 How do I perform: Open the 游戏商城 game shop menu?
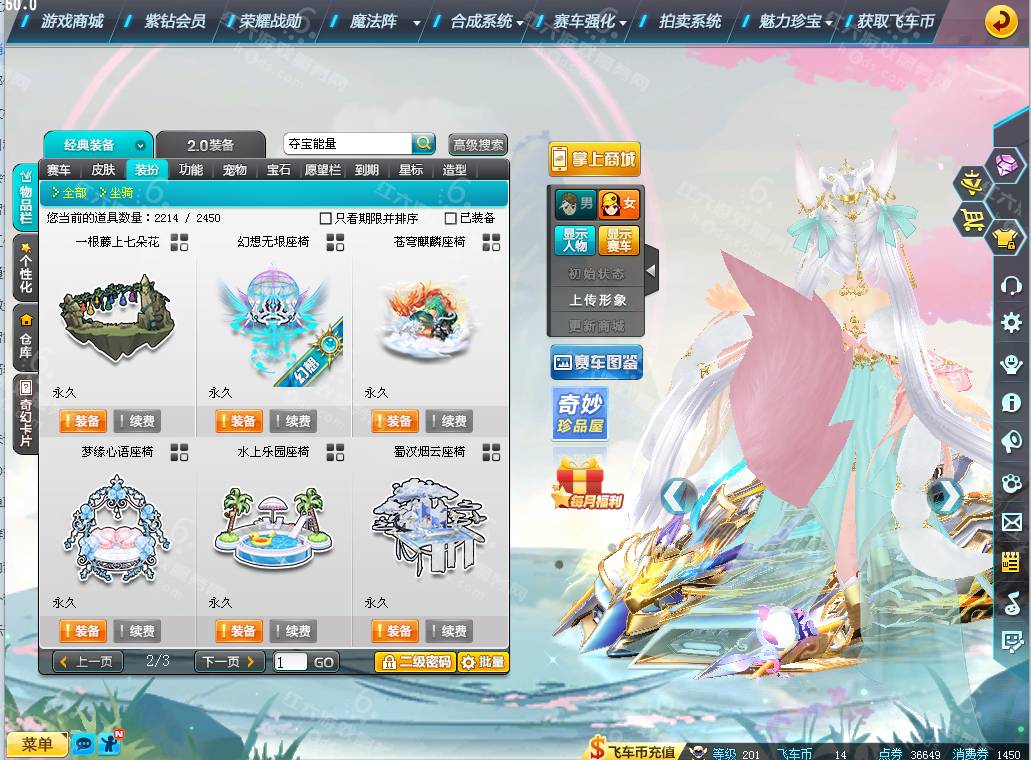click(71, 20)
